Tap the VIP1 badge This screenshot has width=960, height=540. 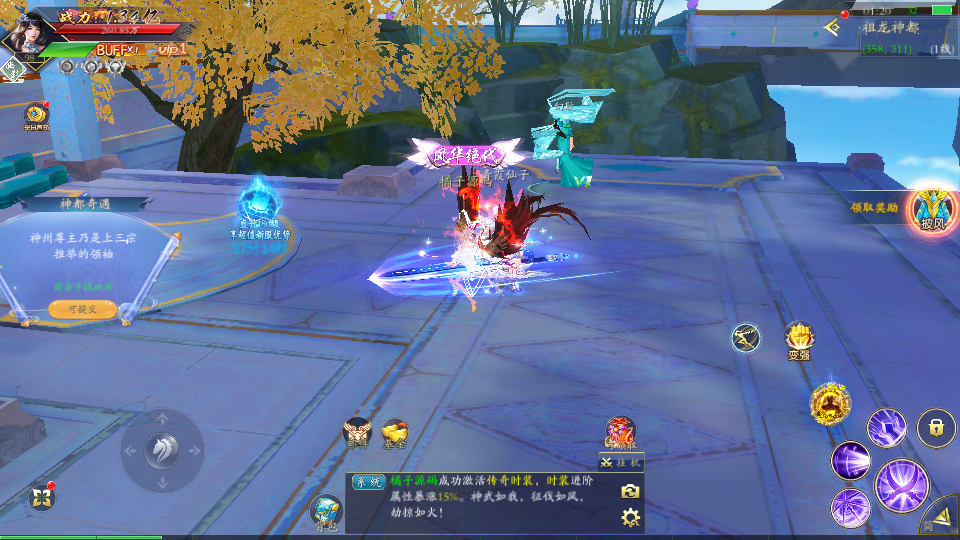coord(172,49)
